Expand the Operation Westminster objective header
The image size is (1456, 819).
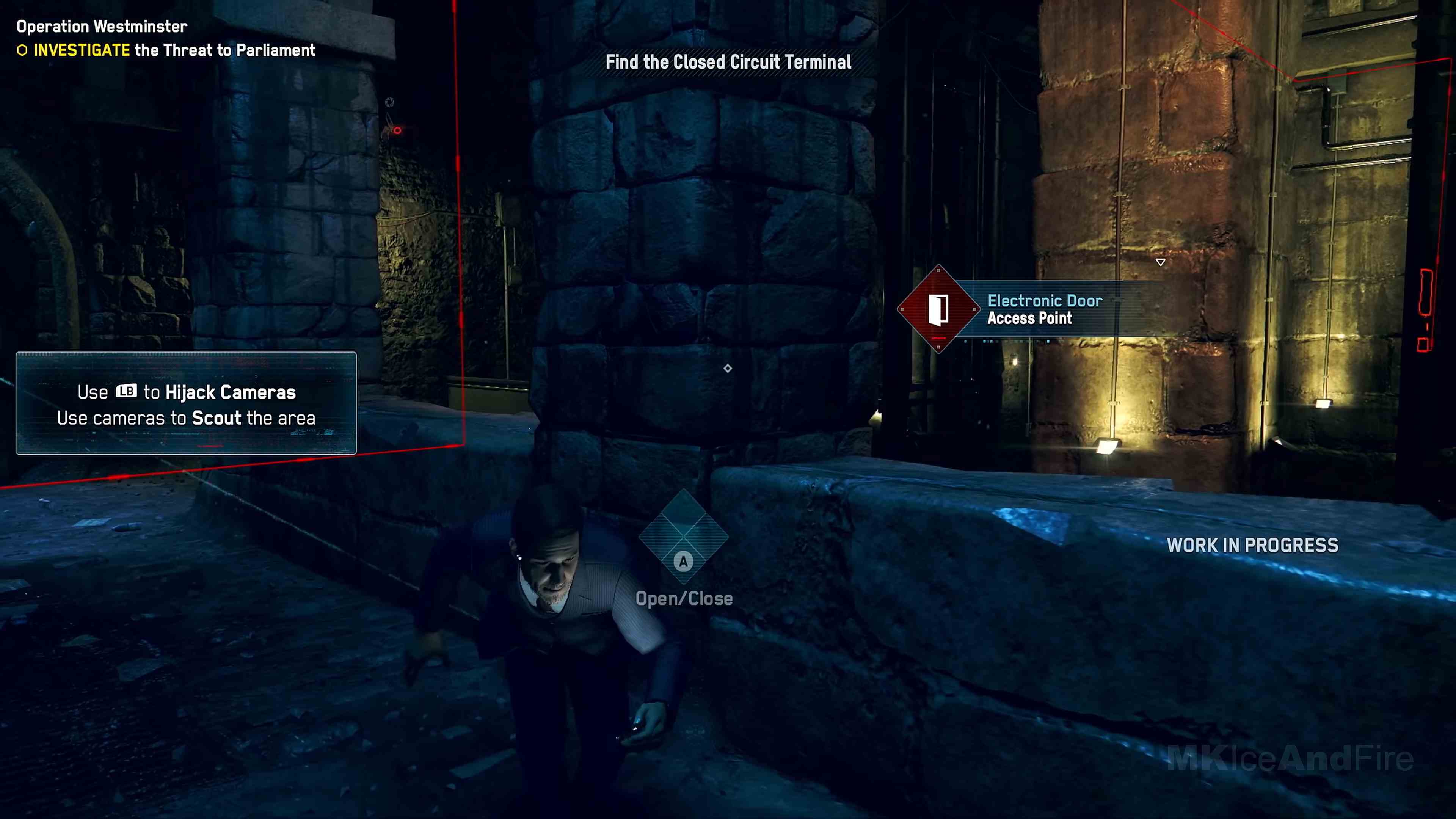click(100, 26)
